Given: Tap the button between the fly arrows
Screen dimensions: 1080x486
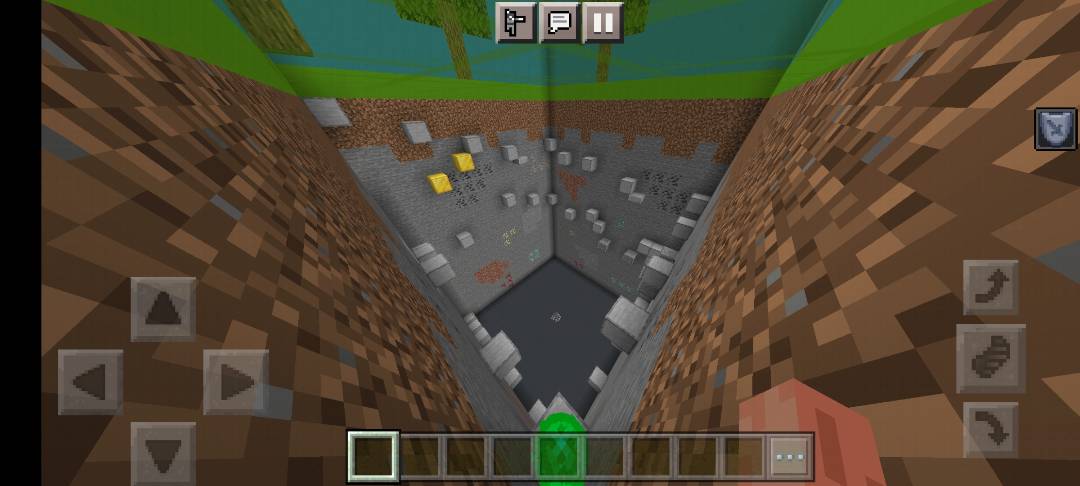Looking at the screenshot, I should [x=990, y=358].
